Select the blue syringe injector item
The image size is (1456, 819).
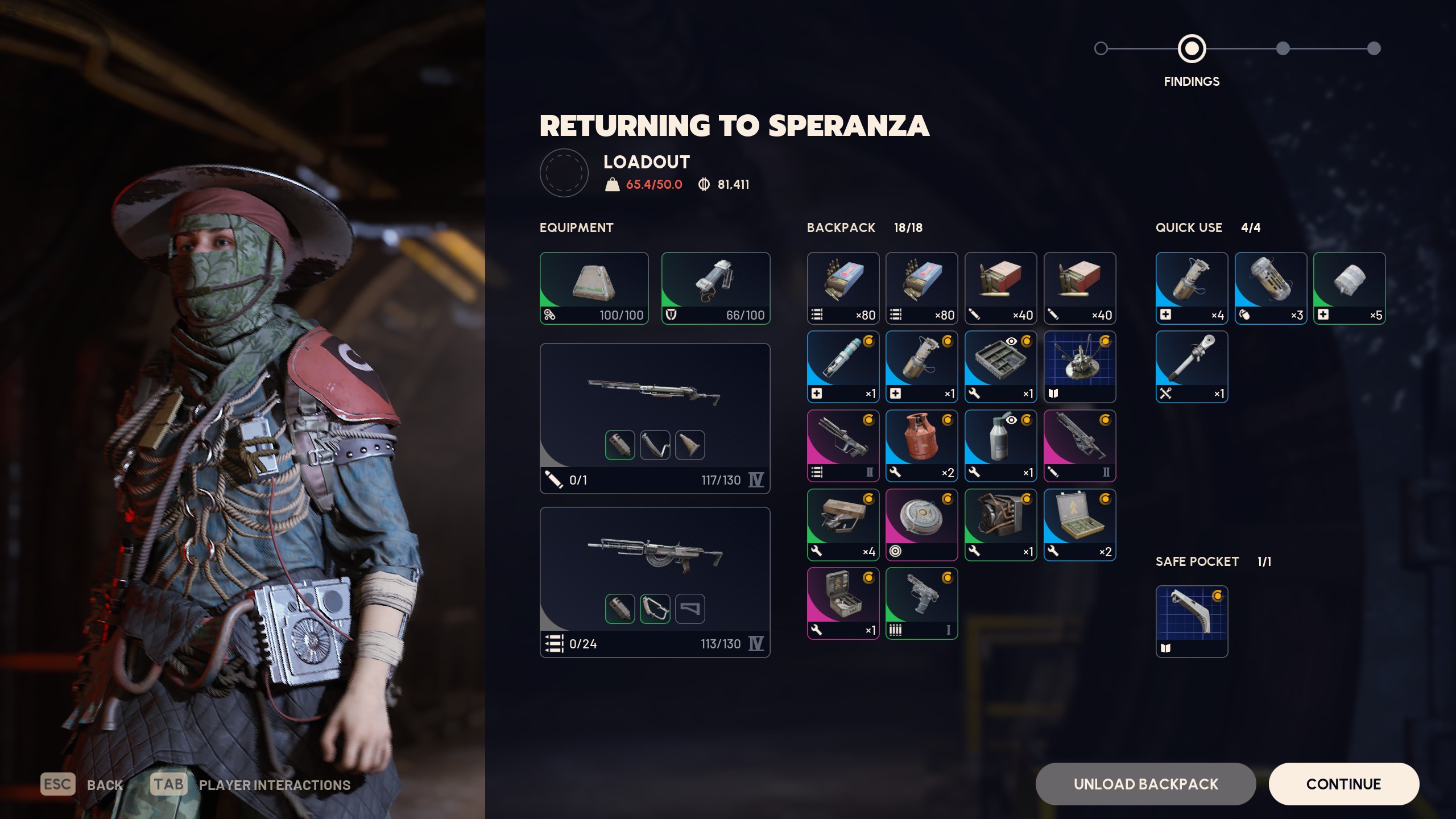point(843,366)
